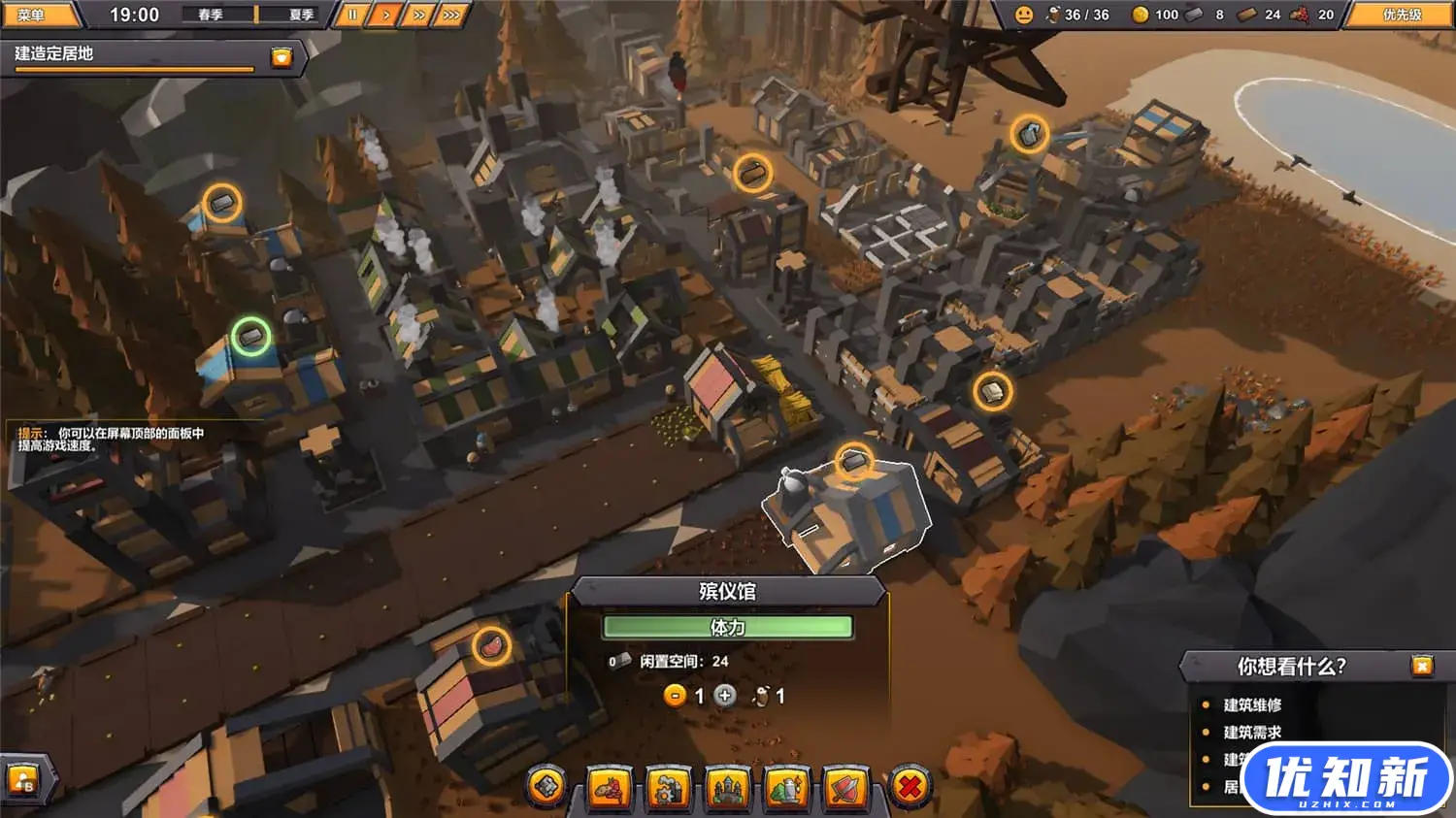Open the 优先级 priority panel
Viewport: 1456px width, 818px height.
click(1402, 15)
